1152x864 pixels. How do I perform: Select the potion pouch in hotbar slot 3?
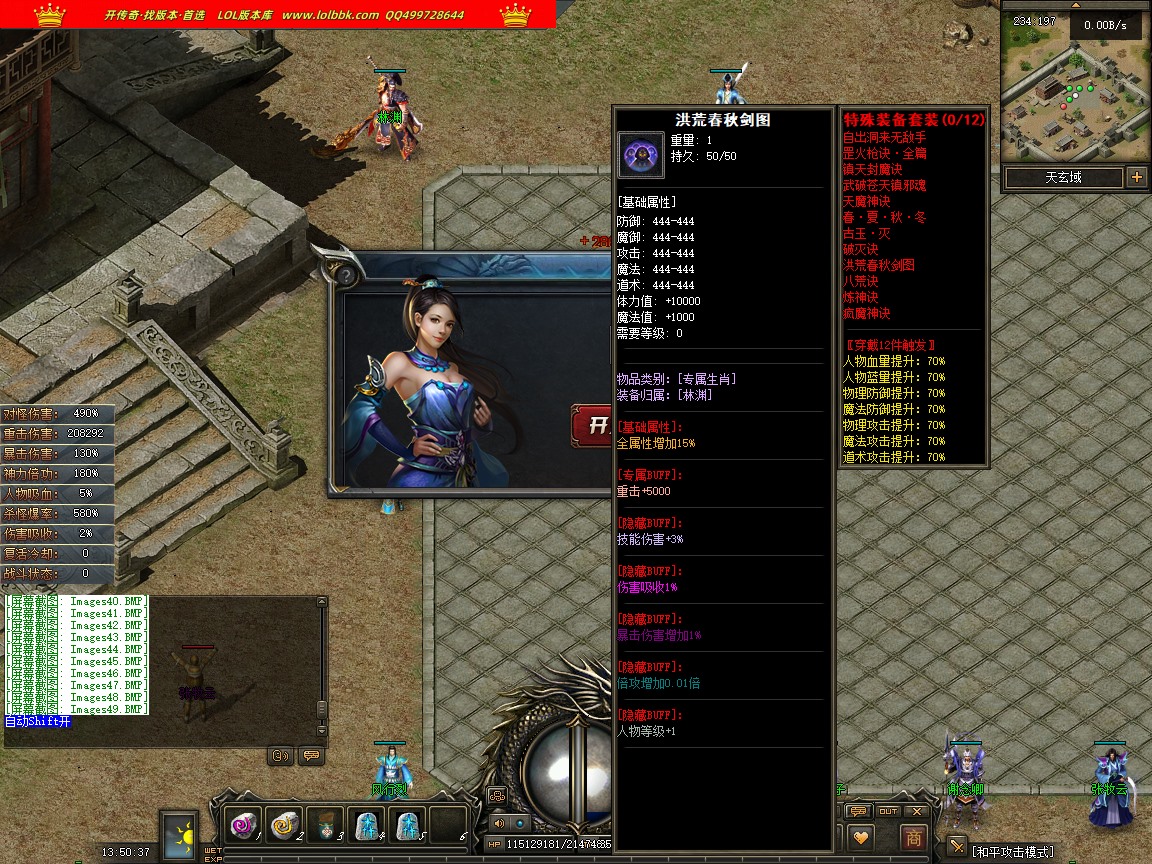[x=325, y=825]
